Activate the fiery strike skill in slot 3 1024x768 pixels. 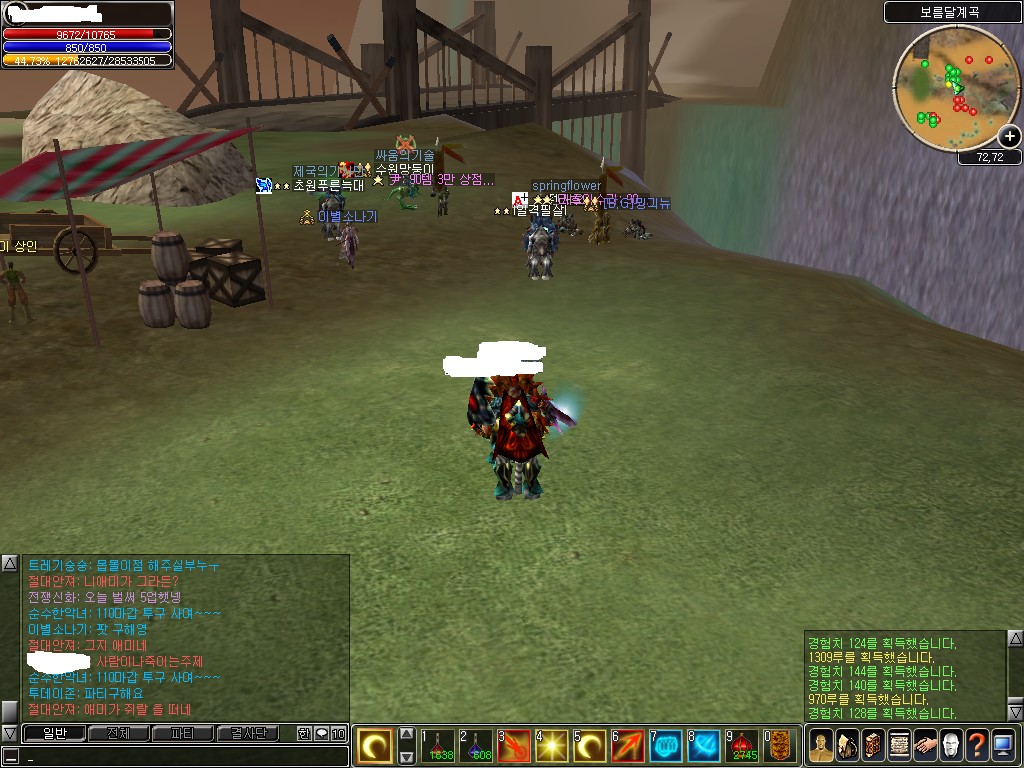[513, 745]
